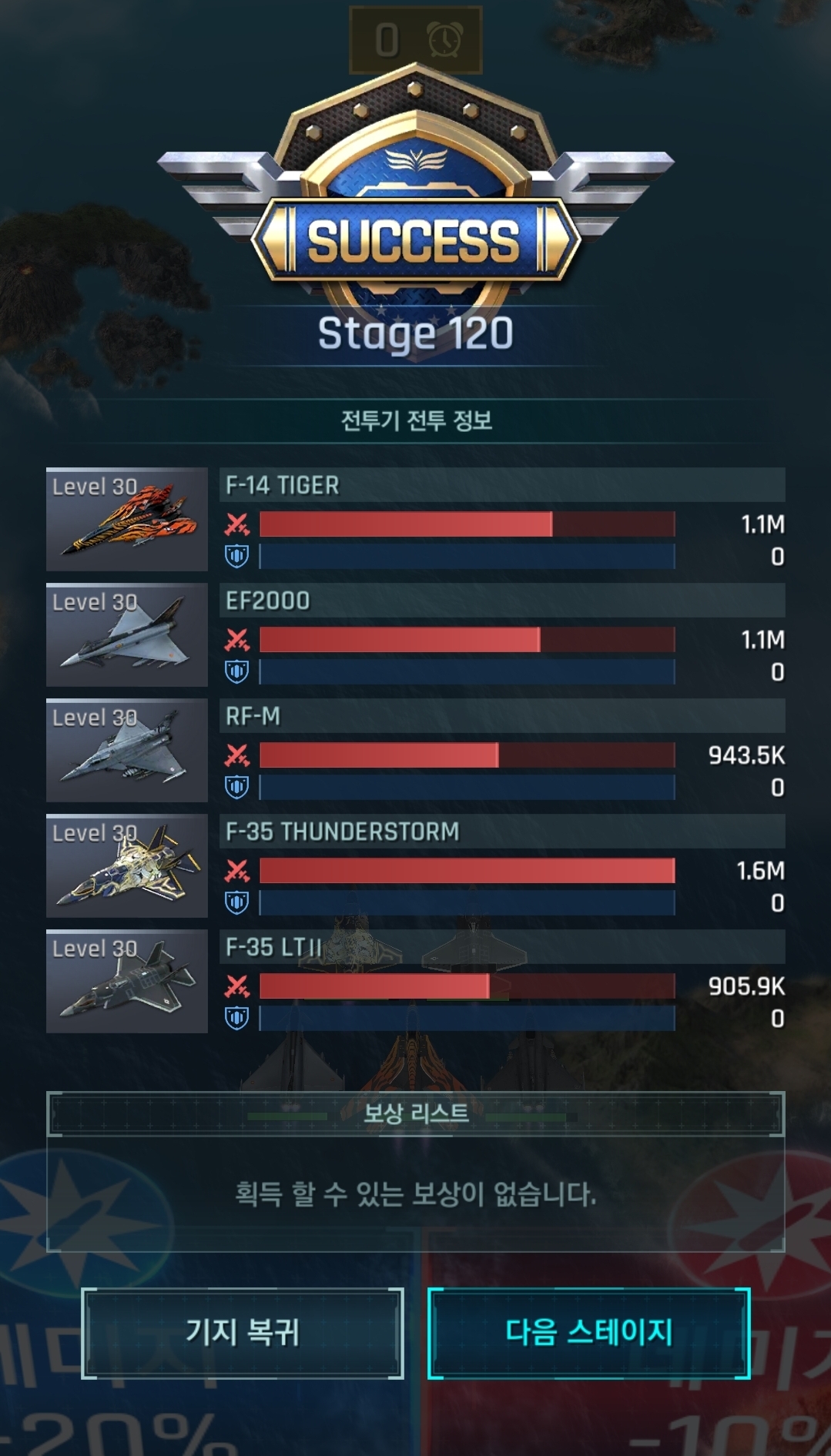Proceed with the 다음 스테이지 button
Image resolution: width=831 pixels, height=1456 pixels.
(x=589, y=1333)
